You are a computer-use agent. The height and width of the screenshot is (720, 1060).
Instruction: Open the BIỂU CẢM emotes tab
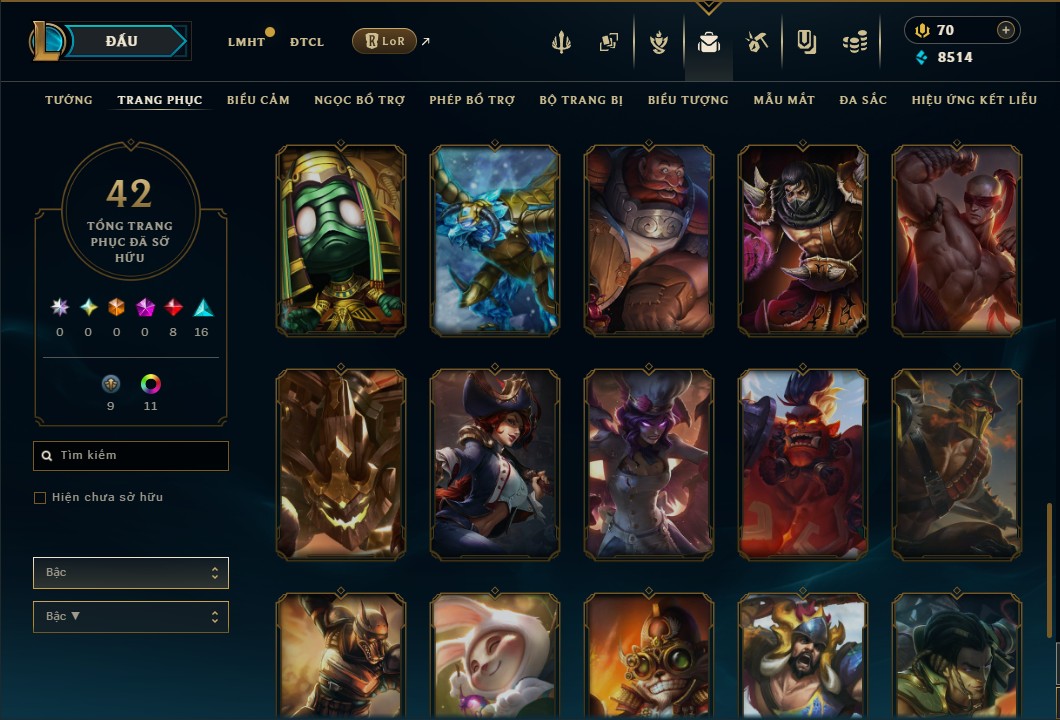coord(258,100)
